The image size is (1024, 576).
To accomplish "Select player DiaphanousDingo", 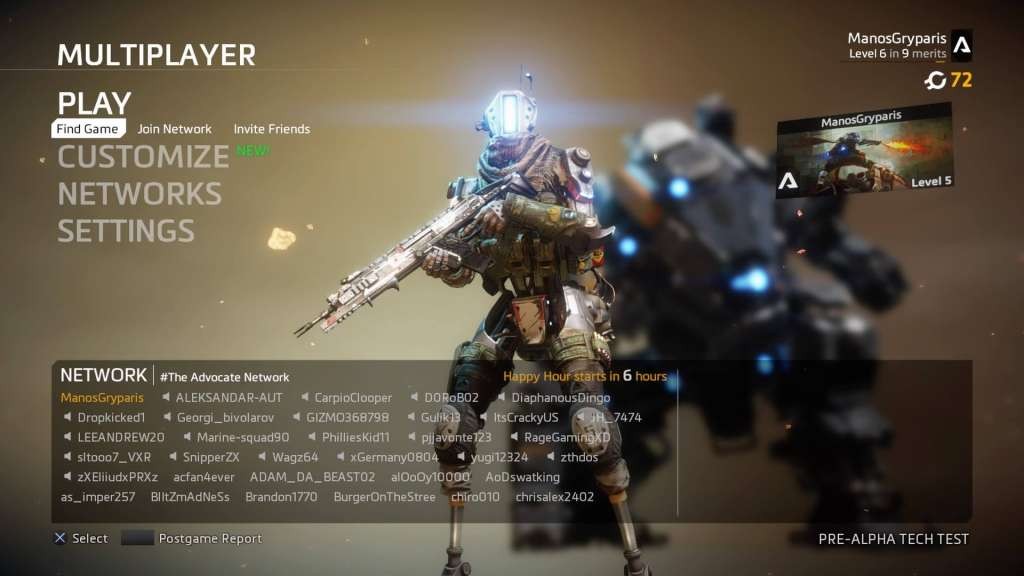I will point(561,397).
